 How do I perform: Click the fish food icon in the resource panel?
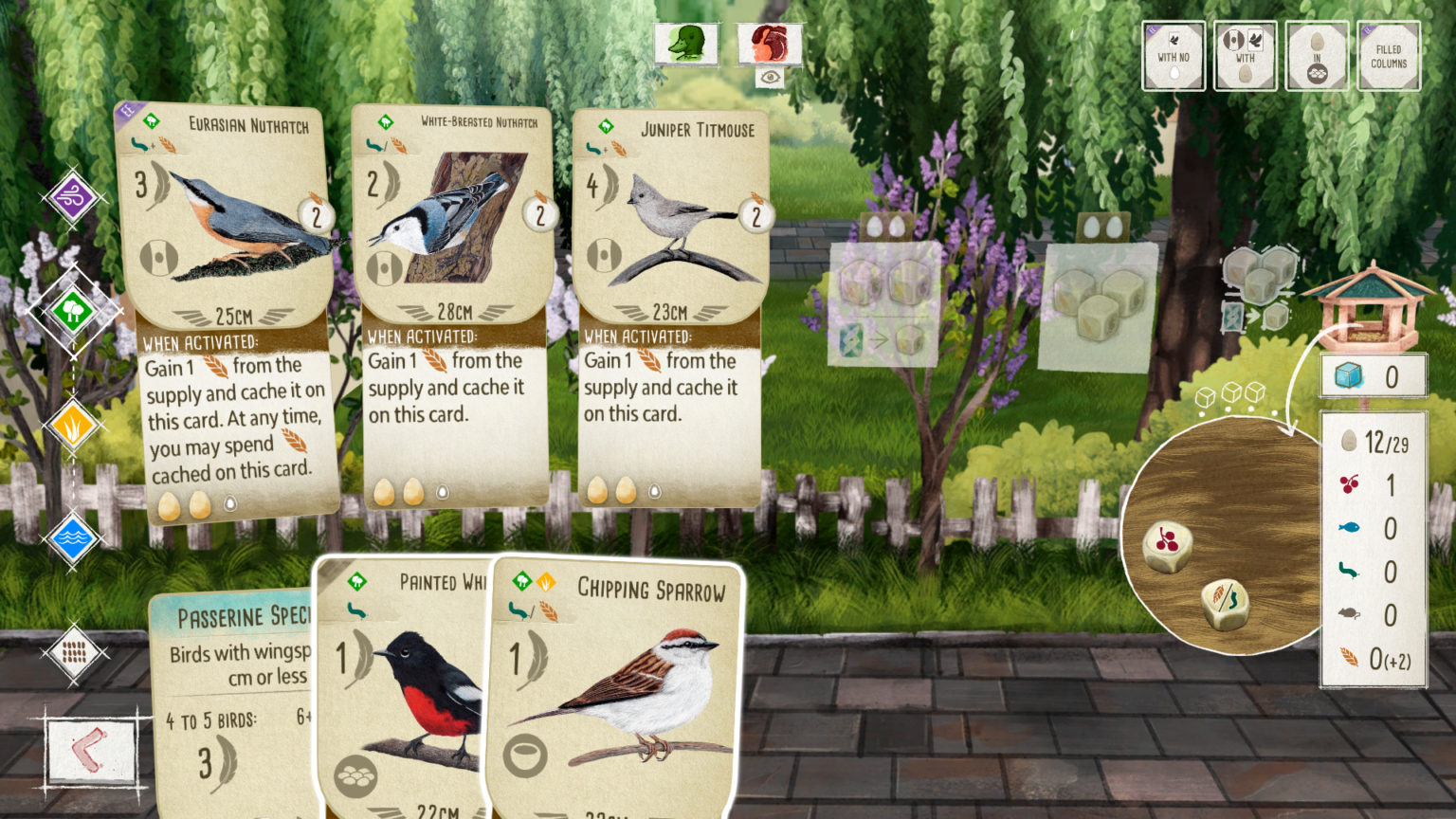click(1352, 529)
